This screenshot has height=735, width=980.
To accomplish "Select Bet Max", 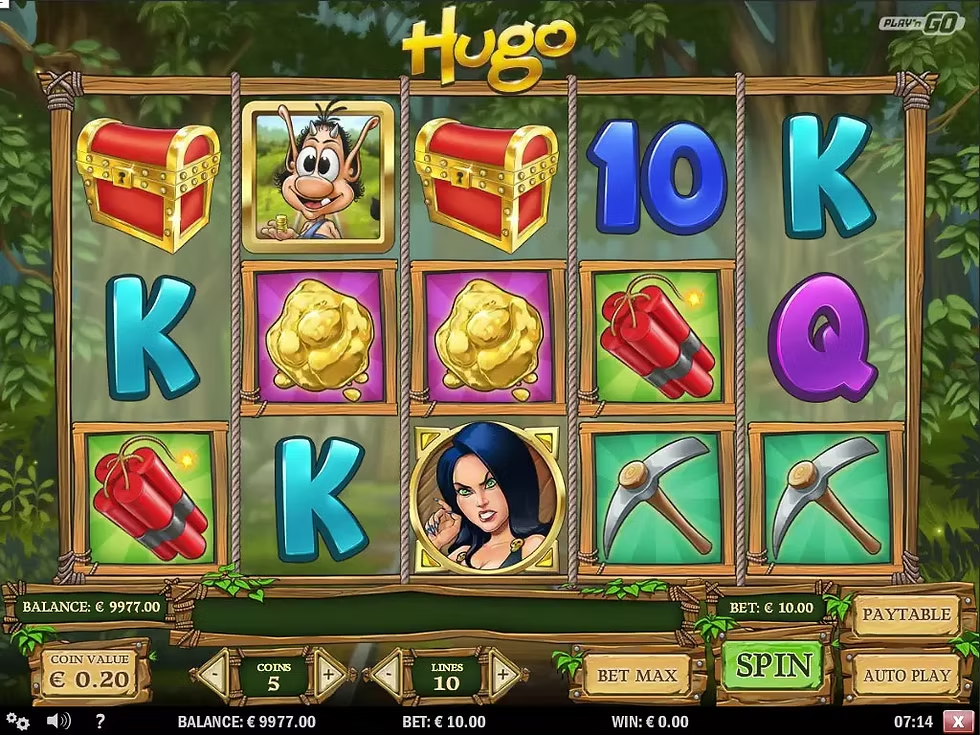I will [636, 675].
